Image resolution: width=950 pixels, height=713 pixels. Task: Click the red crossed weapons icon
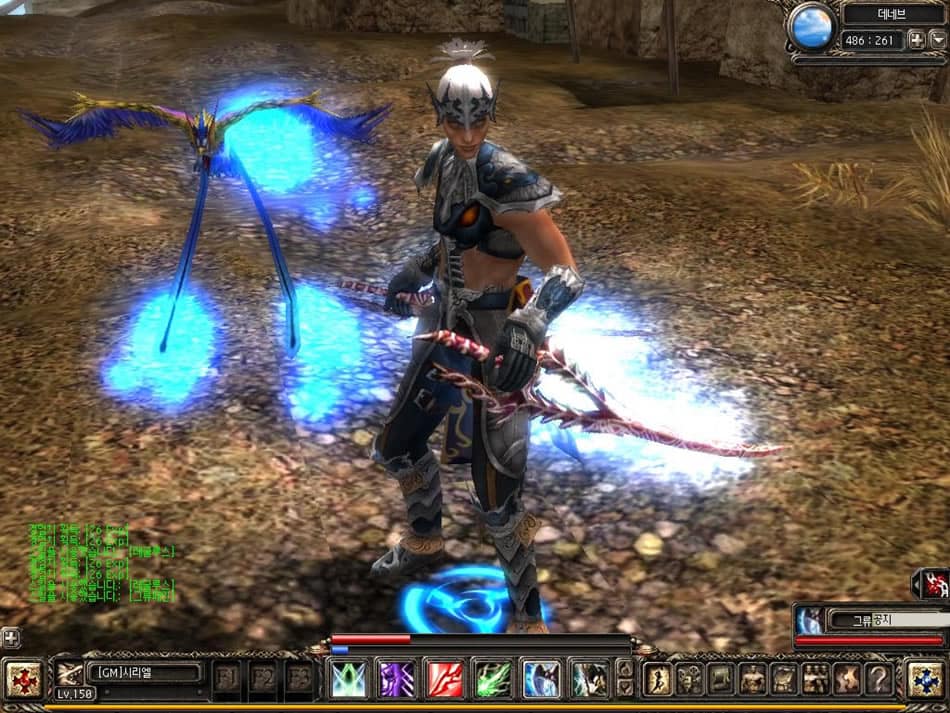click(x=934, y=584)
